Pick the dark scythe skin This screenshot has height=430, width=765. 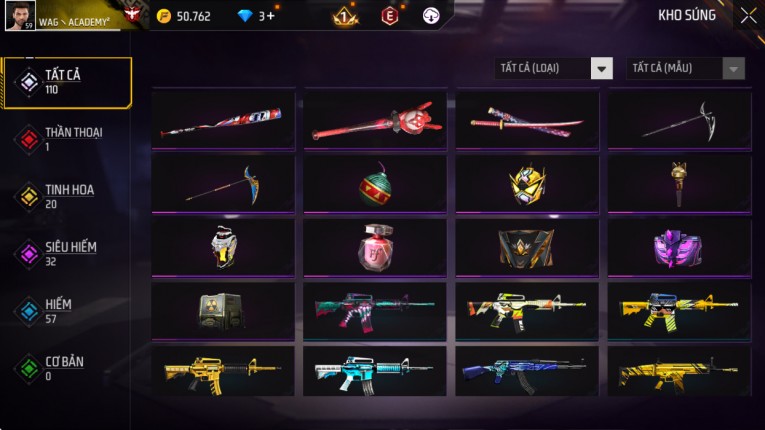point(679,121)
